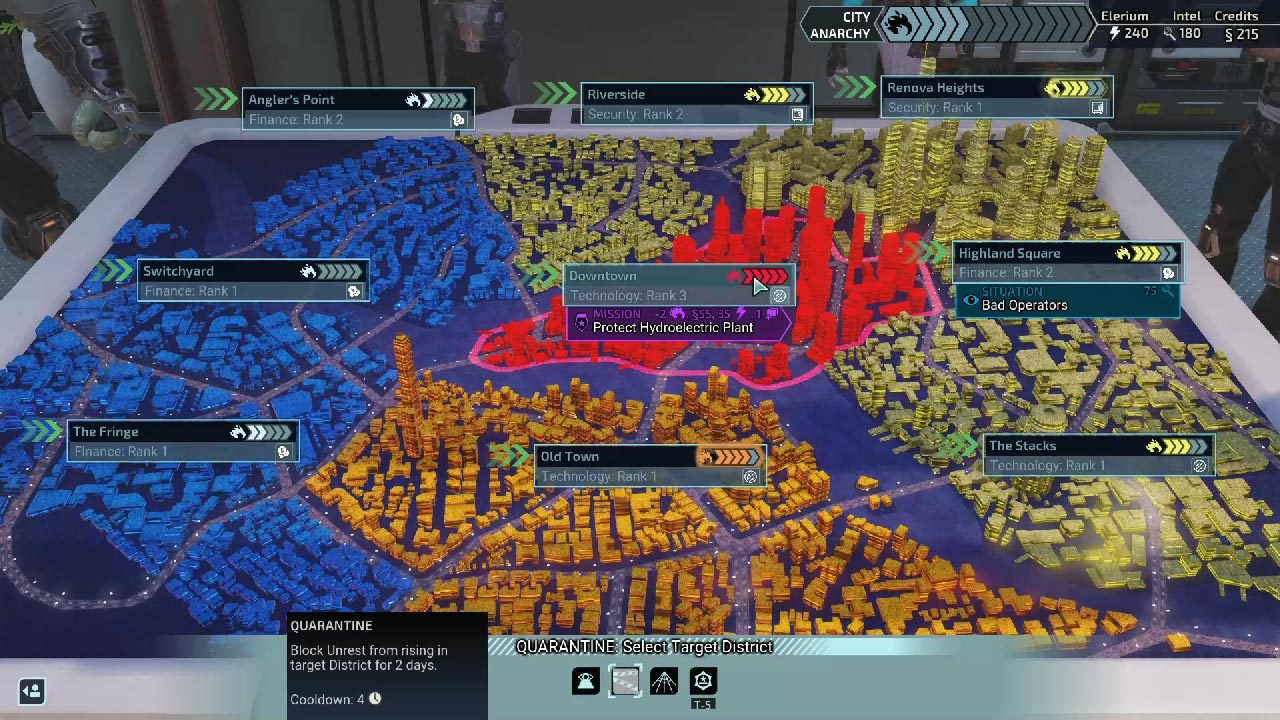Click the spotlight alert ability icon

(585, 680)
